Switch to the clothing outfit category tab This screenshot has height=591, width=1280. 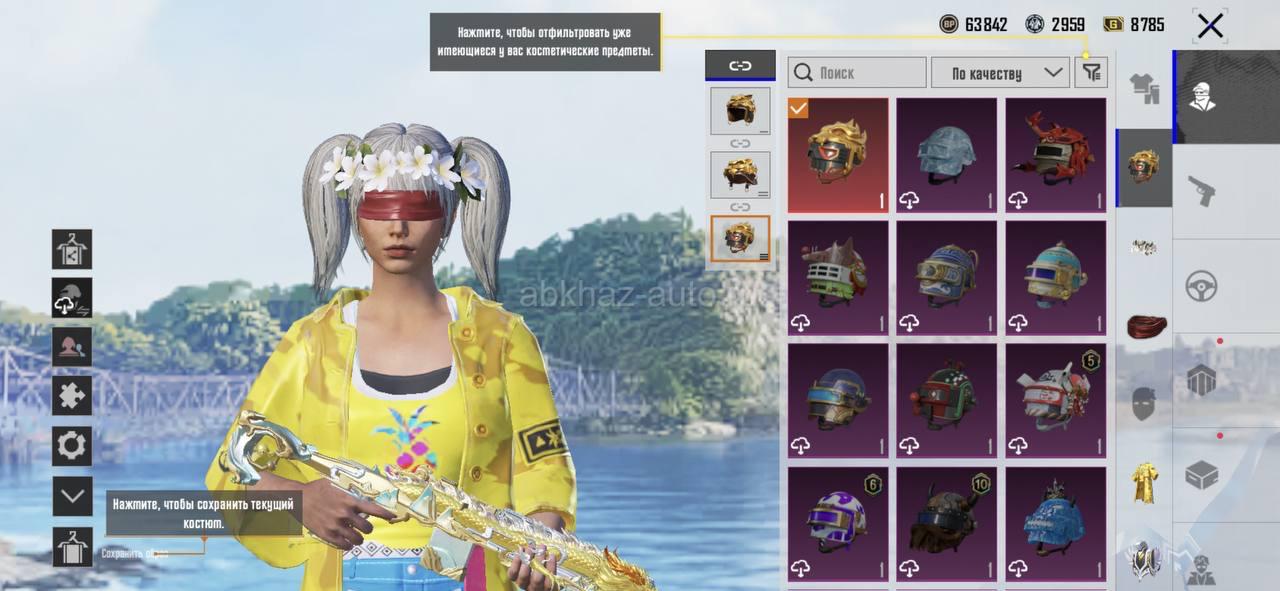(1144, 89)
